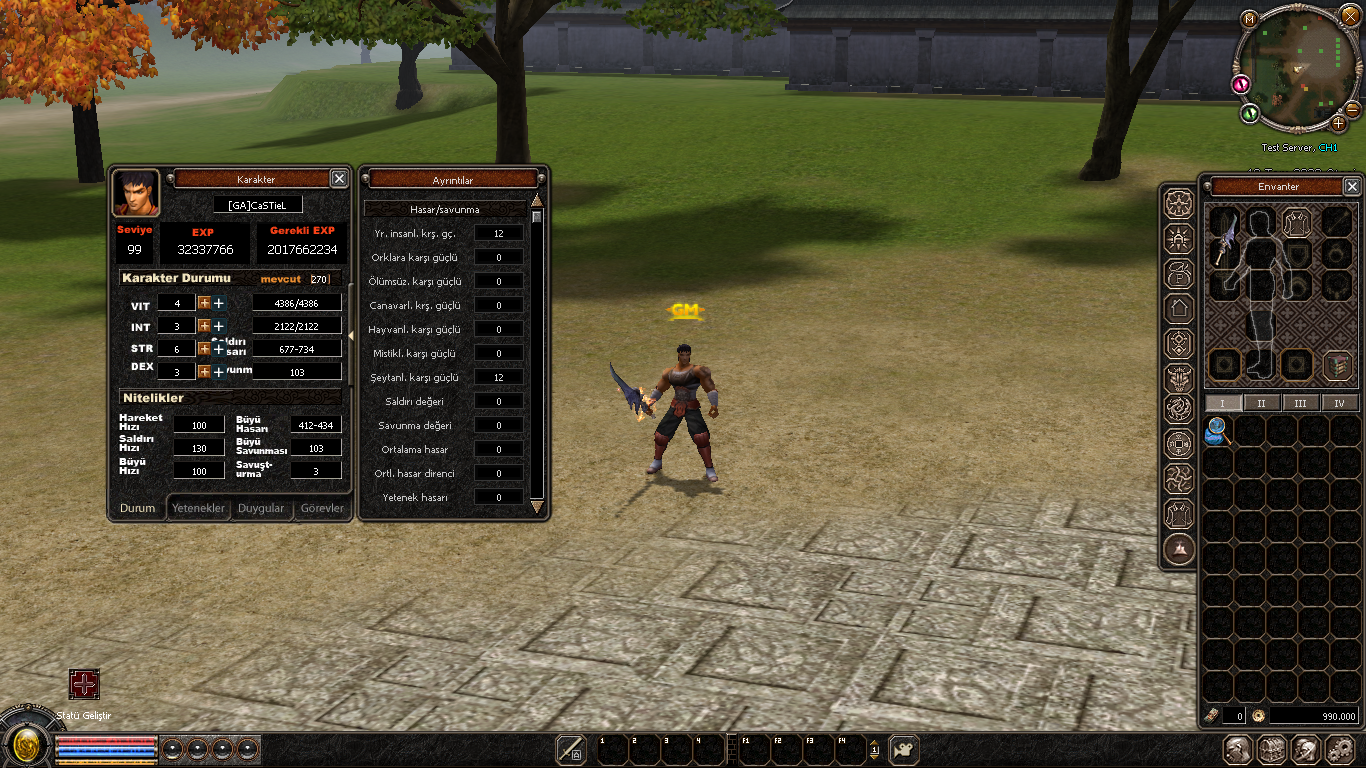The image size is (1366, 768).
Task: Add a point to VIT with plus button
Action: [x=204, y=303]
